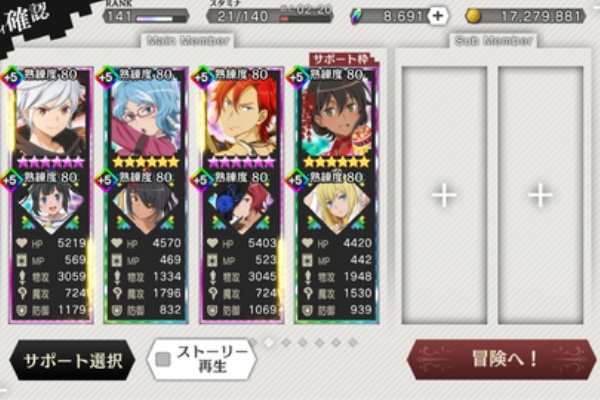Screen dimensions: 600x400
Task: Start the adventure with 冒険へ! button
Action: click(x=498, y=359)
